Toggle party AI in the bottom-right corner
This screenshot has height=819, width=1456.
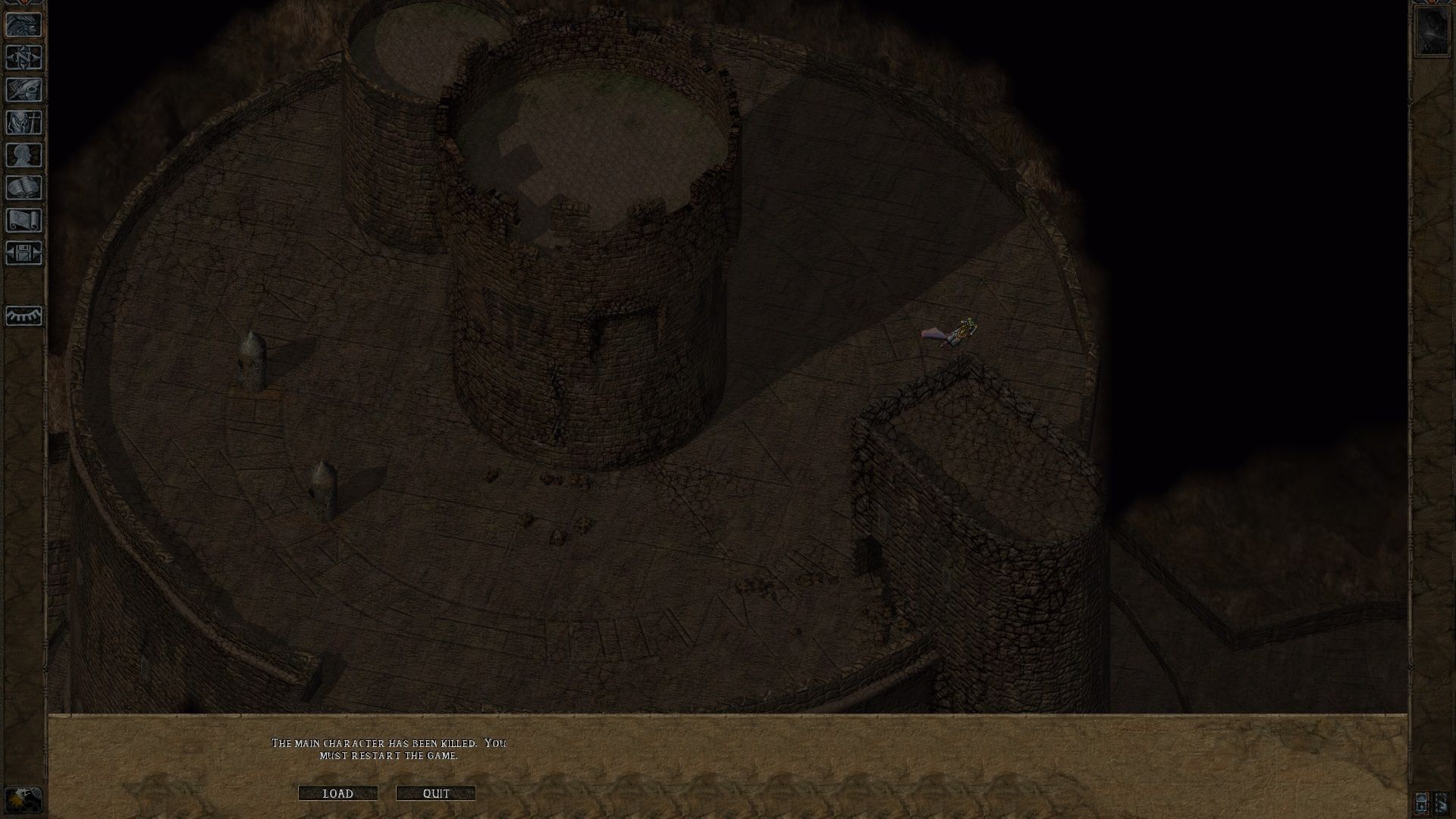[x=1442, y=802]
